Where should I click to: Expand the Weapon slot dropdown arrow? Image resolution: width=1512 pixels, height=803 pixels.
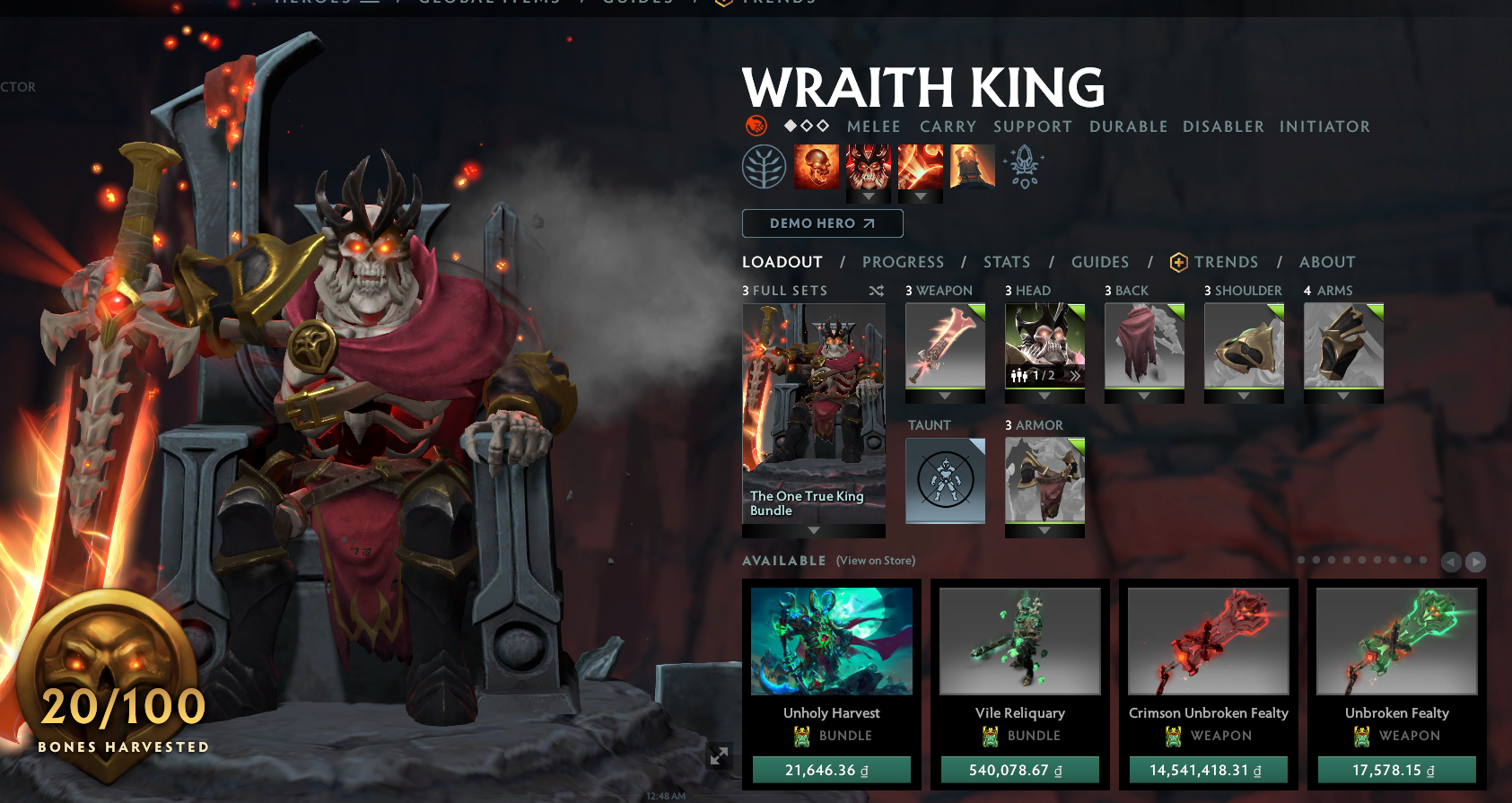944,395
